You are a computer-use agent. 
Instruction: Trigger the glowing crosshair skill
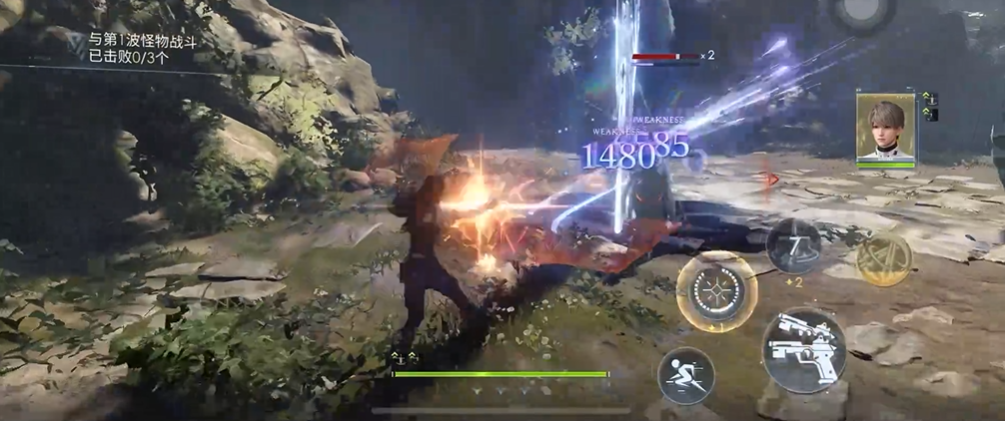coord(716,291)
